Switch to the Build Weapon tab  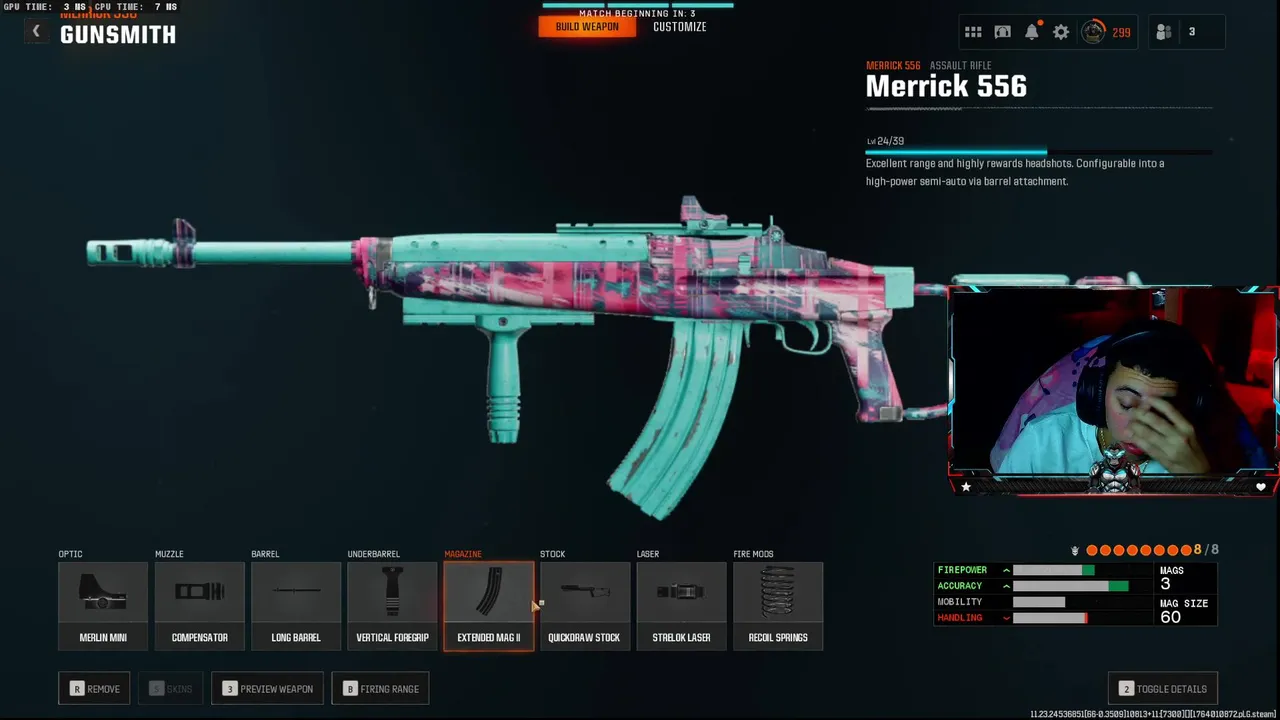click(x=587, y=27)
